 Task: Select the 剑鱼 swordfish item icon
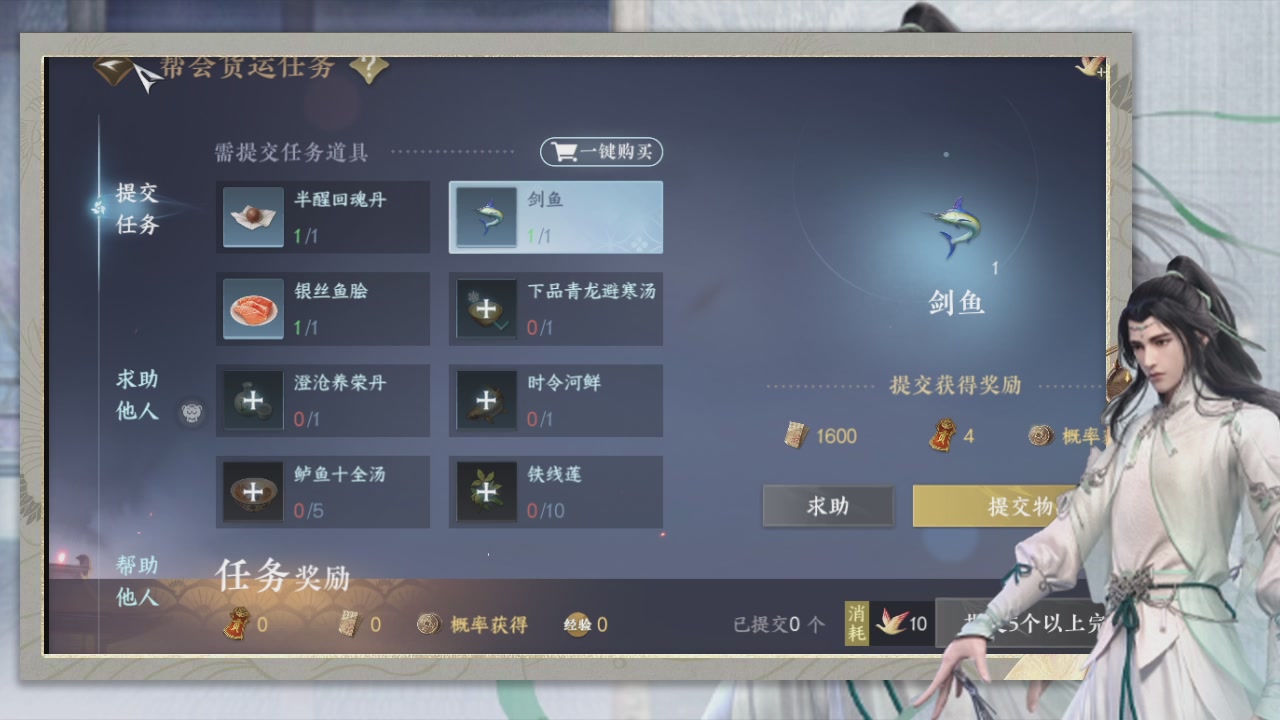click(487, 217)
